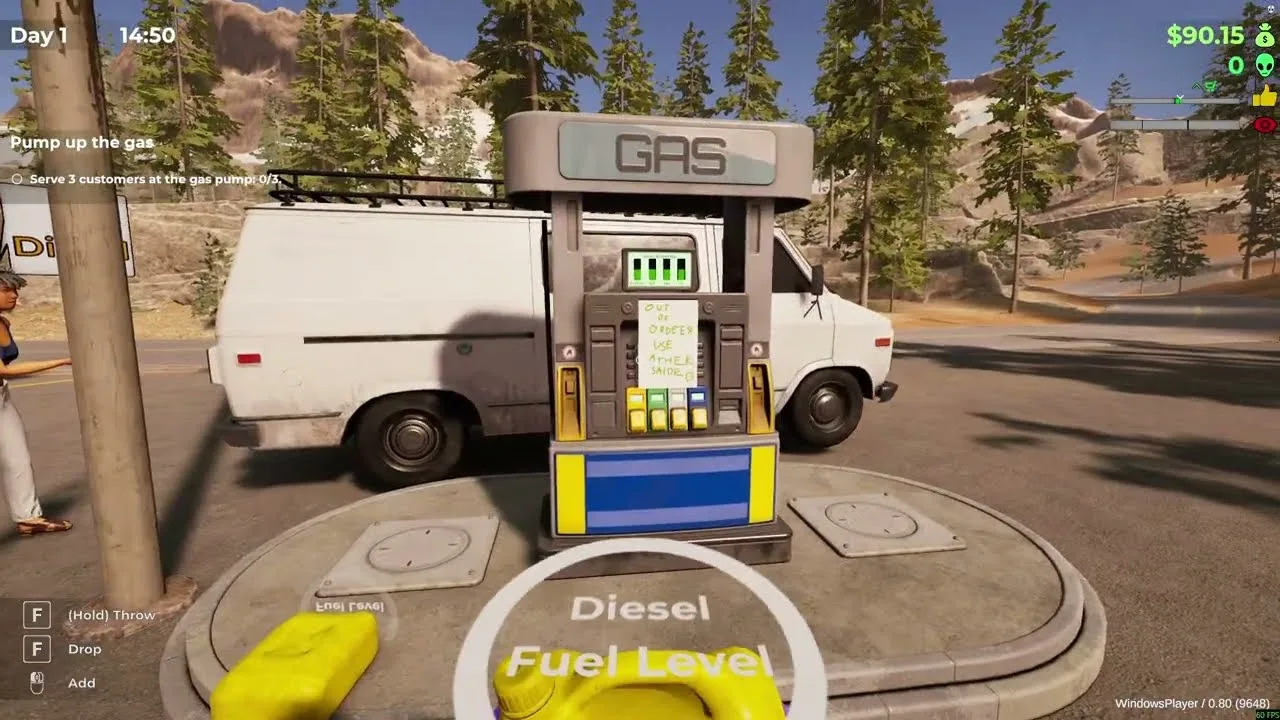Viewport: 1280px width, 720px height.
Task: Click the shopping cart marker above the compass bar
Action: pyautogui.click(x=1210, y=86)
